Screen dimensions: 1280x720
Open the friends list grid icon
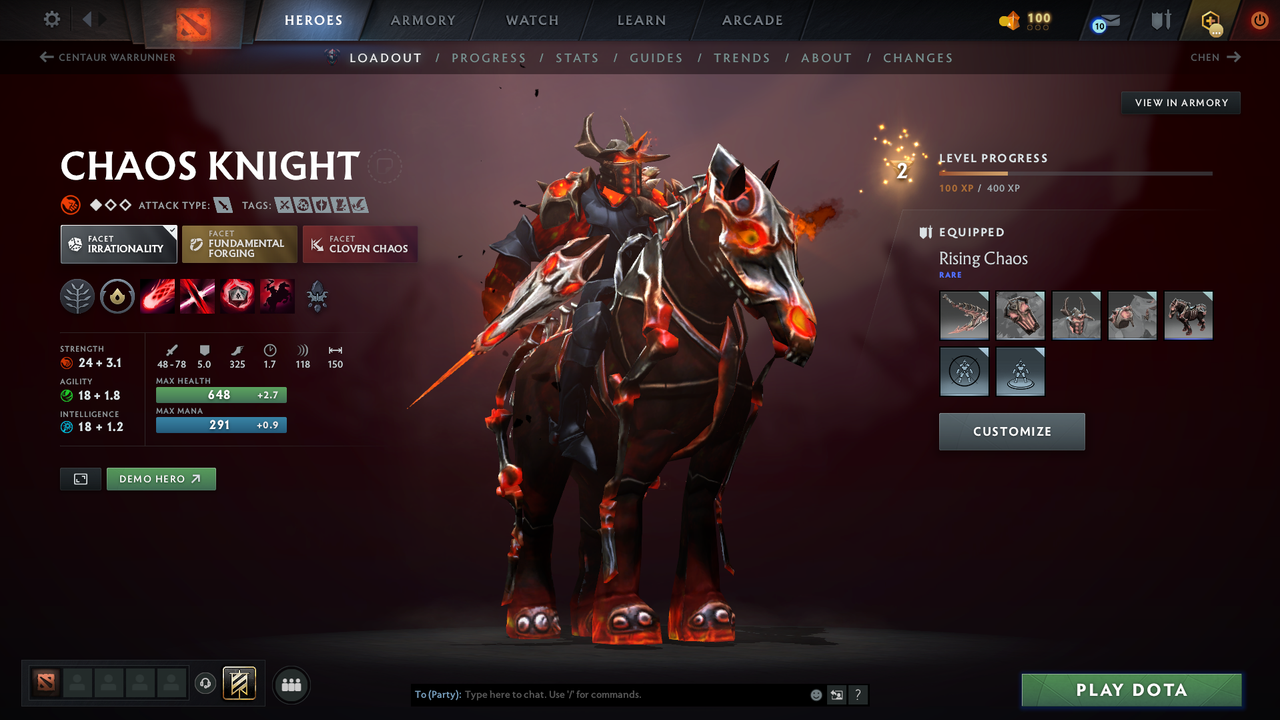291,684
